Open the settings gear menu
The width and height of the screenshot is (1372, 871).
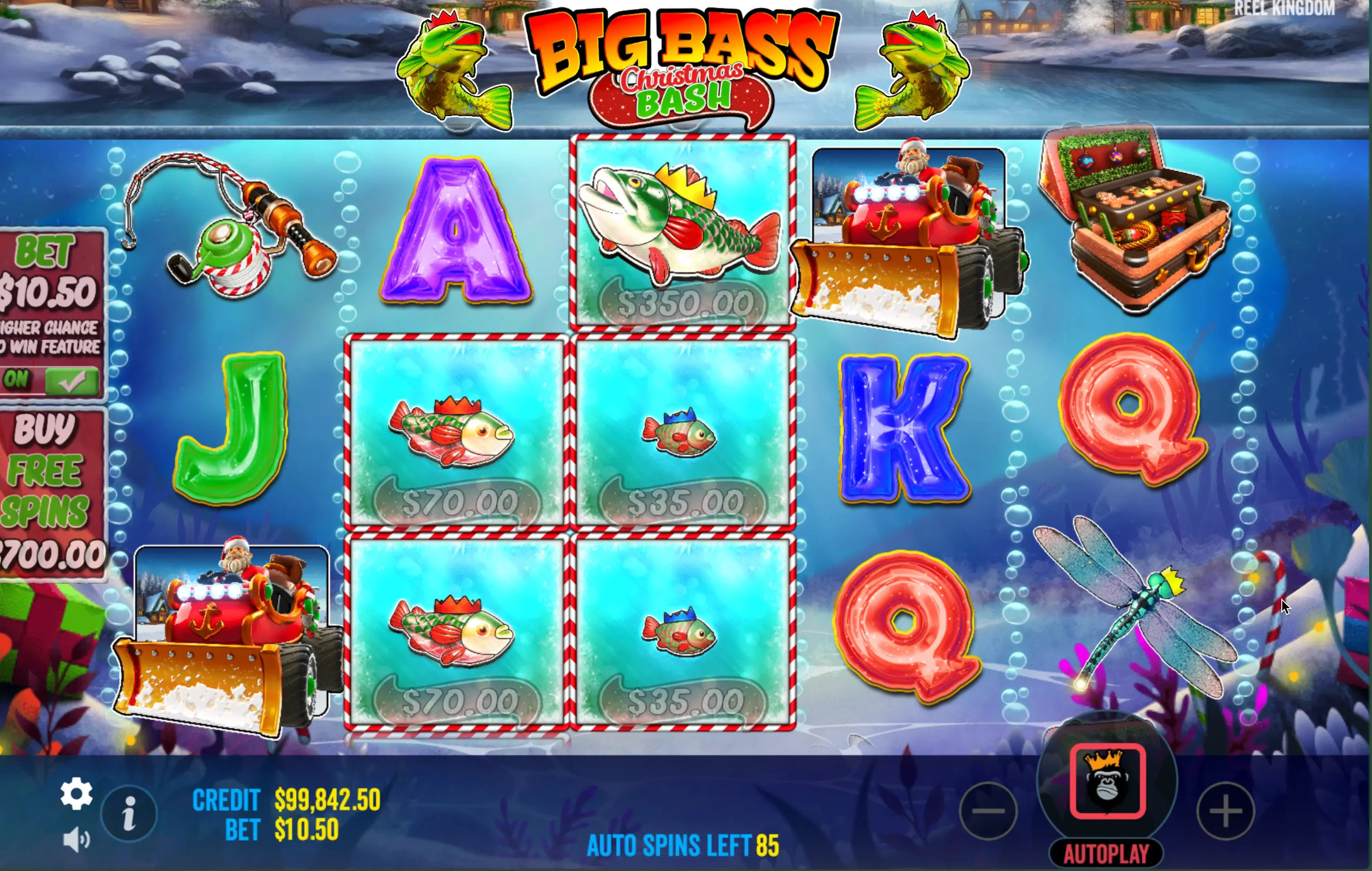pos(76,793)
